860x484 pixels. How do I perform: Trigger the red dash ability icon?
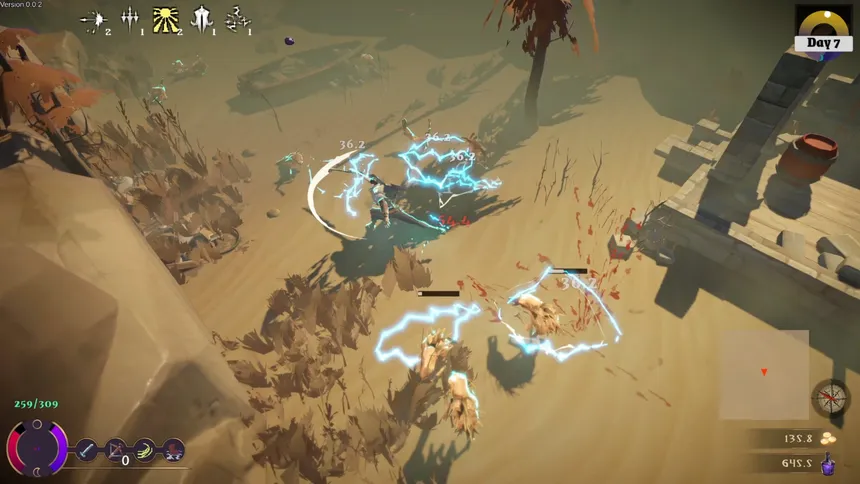click(x=174, y=450)
